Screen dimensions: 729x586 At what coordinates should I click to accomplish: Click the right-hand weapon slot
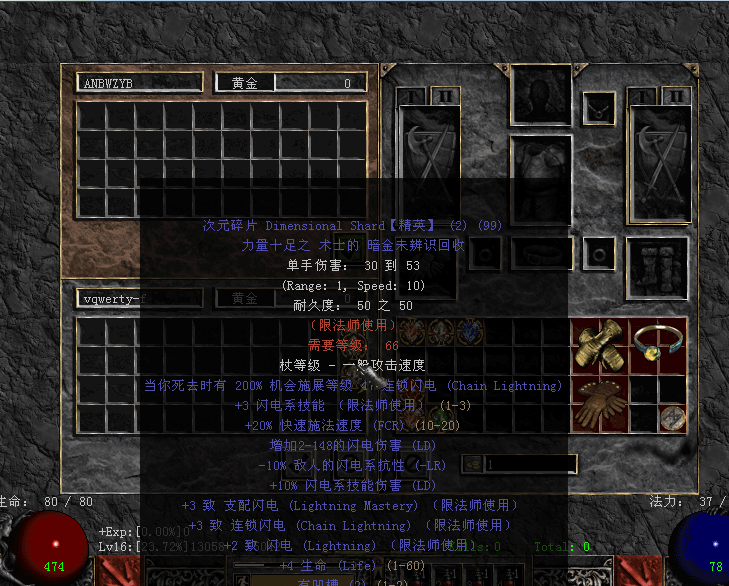(661, 162)
